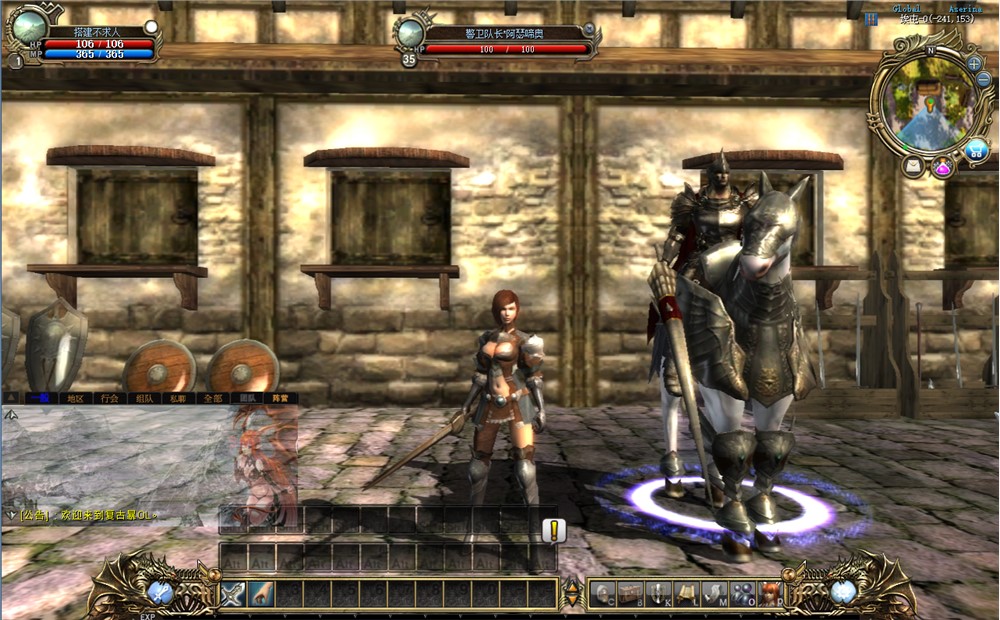This screenshot has height=620, width=1000.
Task: Click the circular minimap
Action: pos(927,100)
